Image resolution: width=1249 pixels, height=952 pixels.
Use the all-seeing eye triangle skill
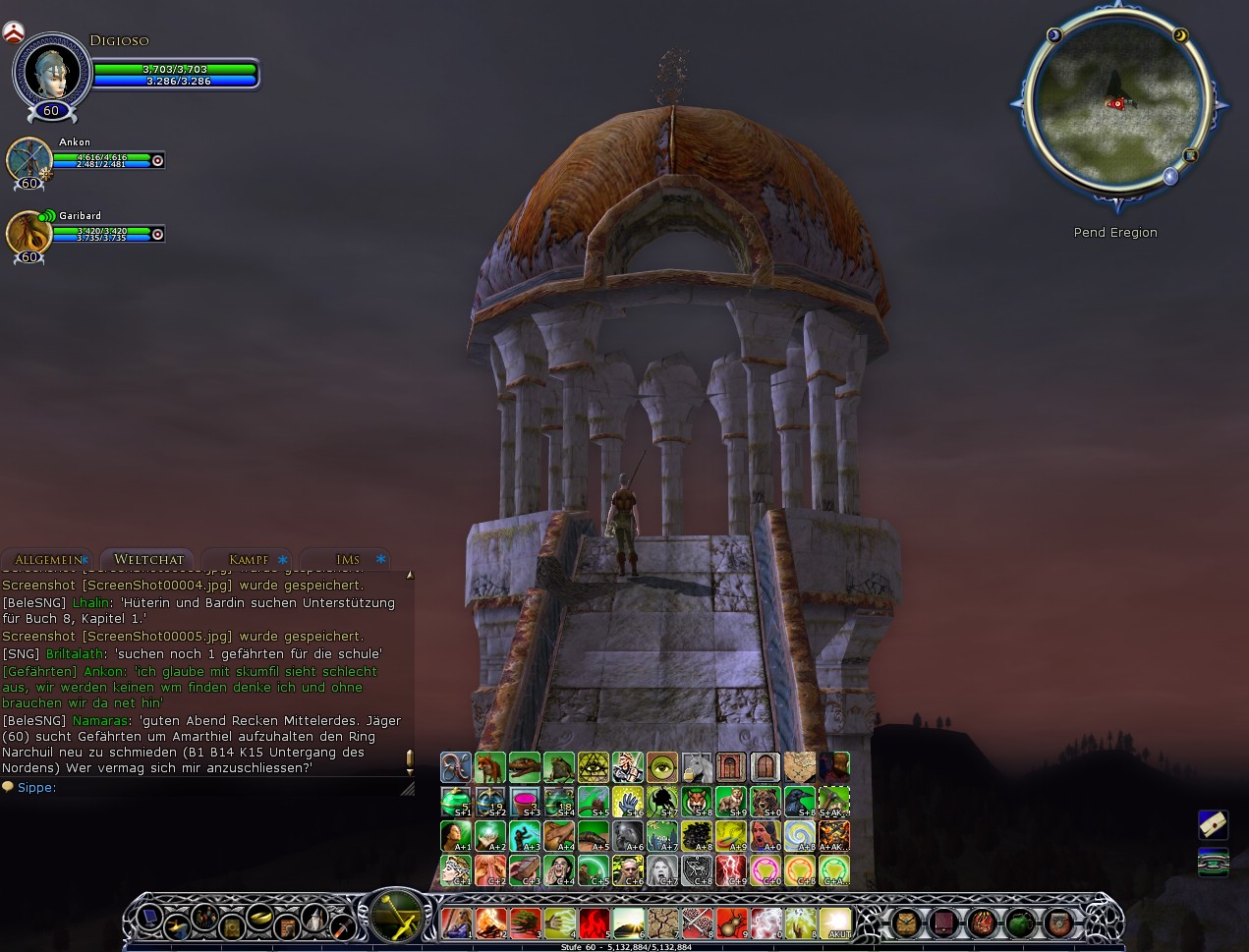point(594,767)
